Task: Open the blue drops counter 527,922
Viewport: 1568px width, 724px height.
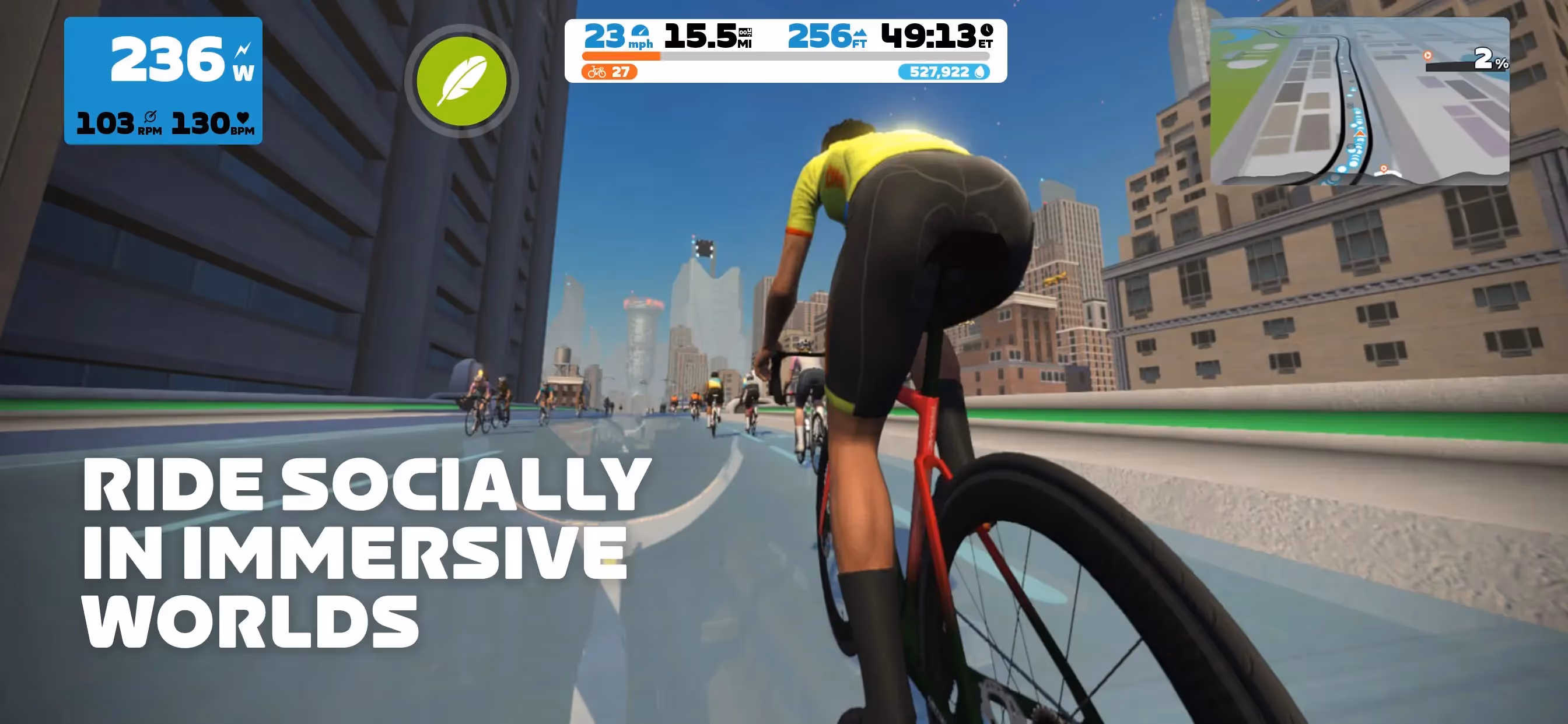Action: tap(943, 72)
